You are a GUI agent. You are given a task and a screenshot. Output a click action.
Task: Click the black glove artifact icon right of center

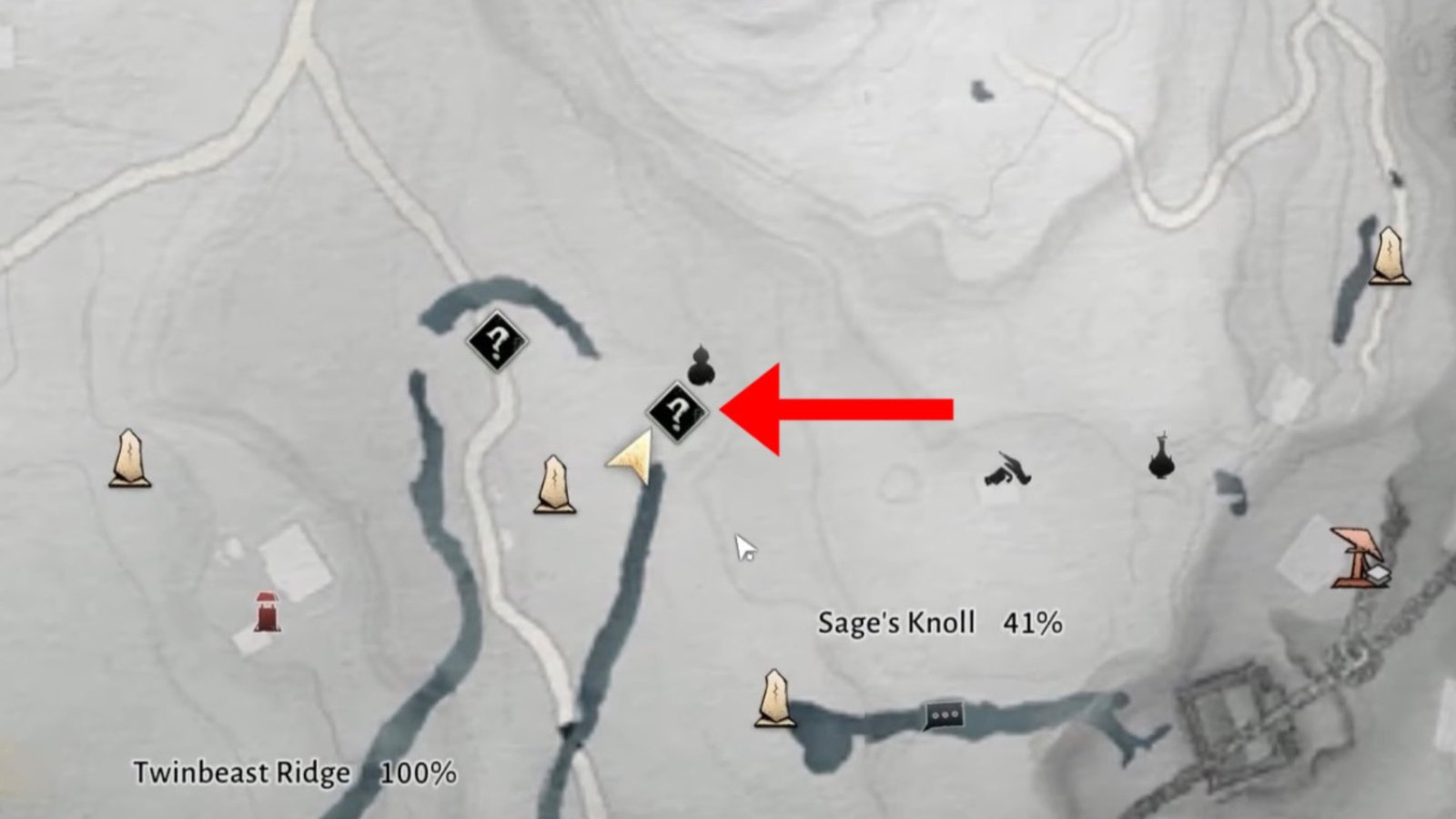1008,471
